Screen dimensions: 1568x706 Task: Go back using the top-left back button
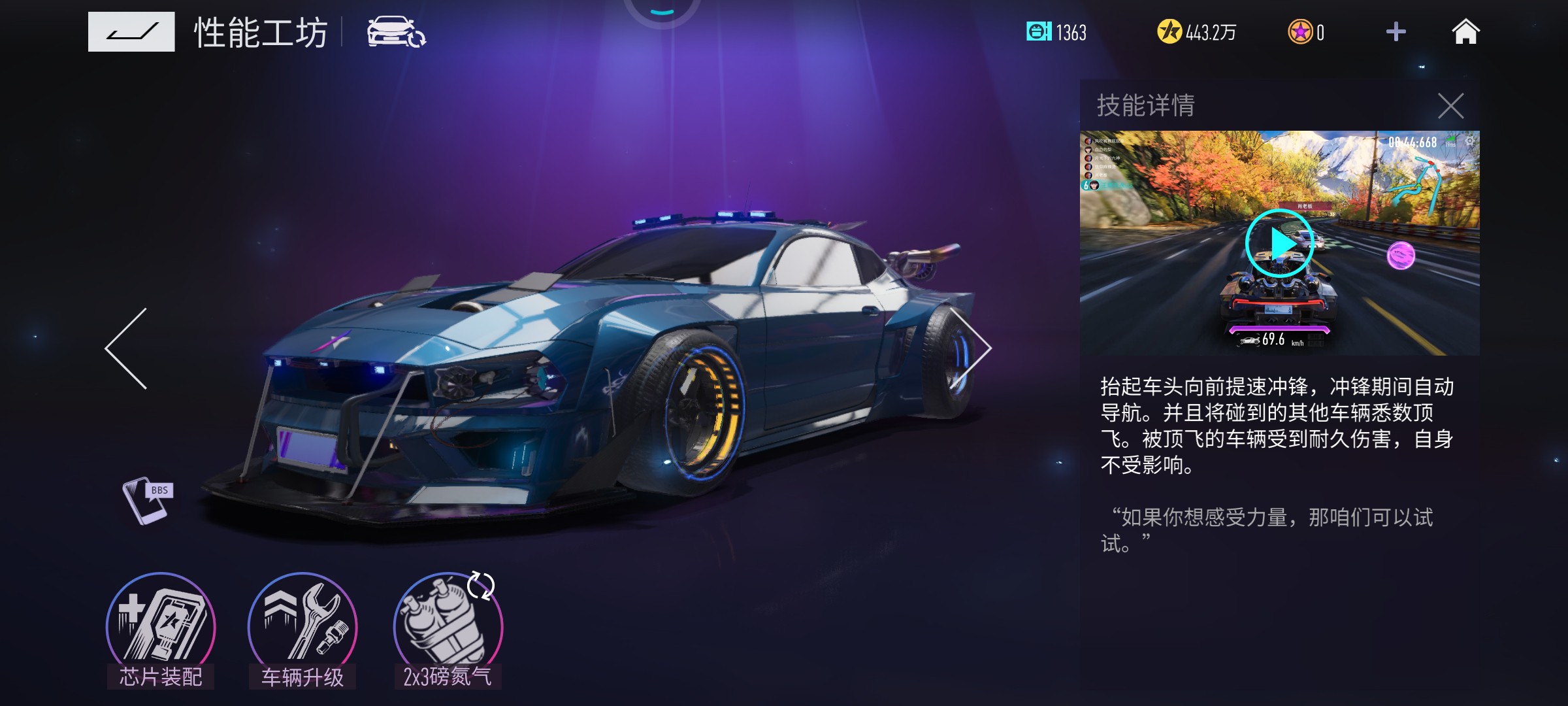(131, 31)
